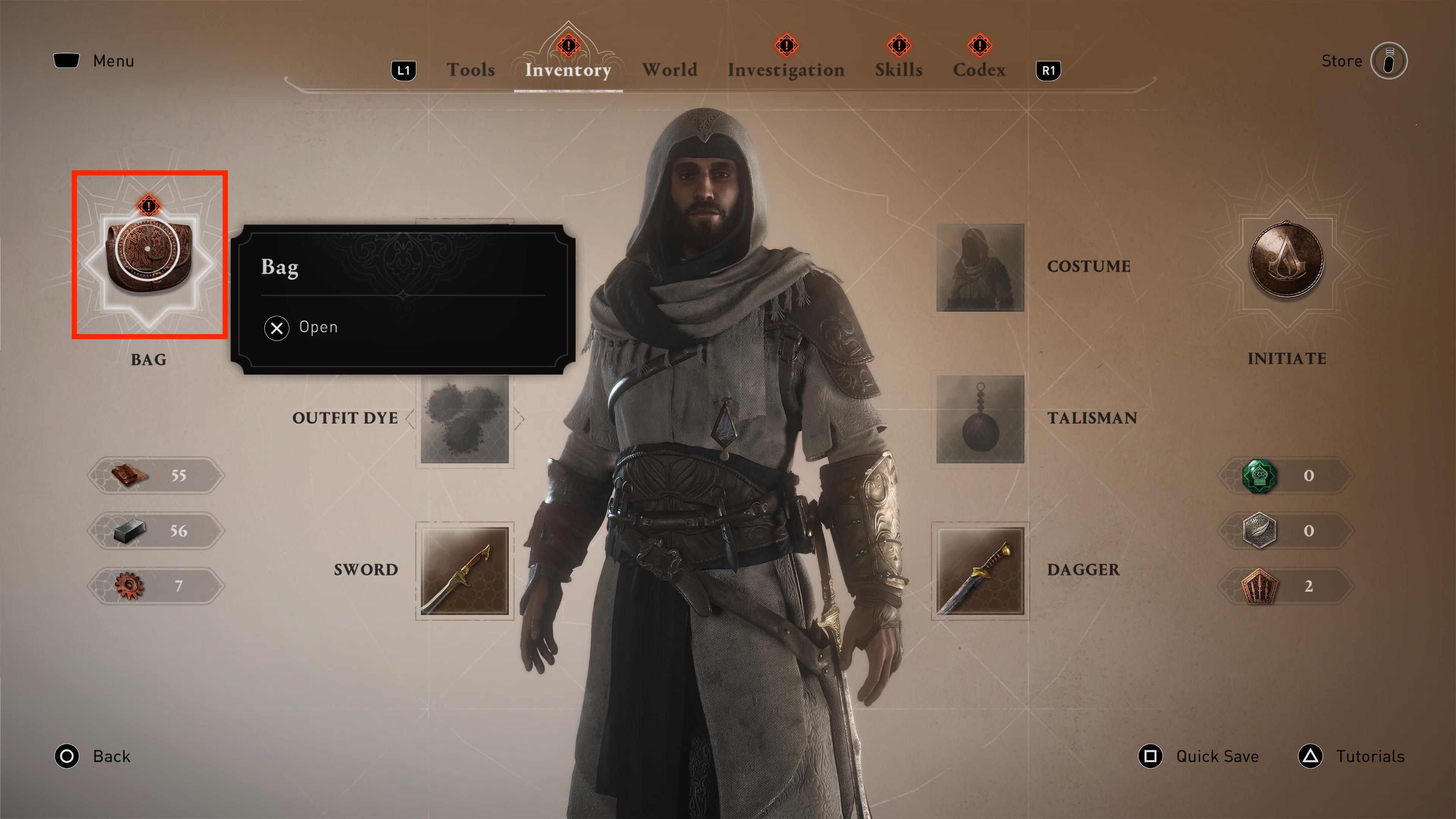Image resolution: width=1456 pixels, height=819 pixels.
Task: Cycle Outfit Dye with the right arrow
Action: [x=520, y=419]
